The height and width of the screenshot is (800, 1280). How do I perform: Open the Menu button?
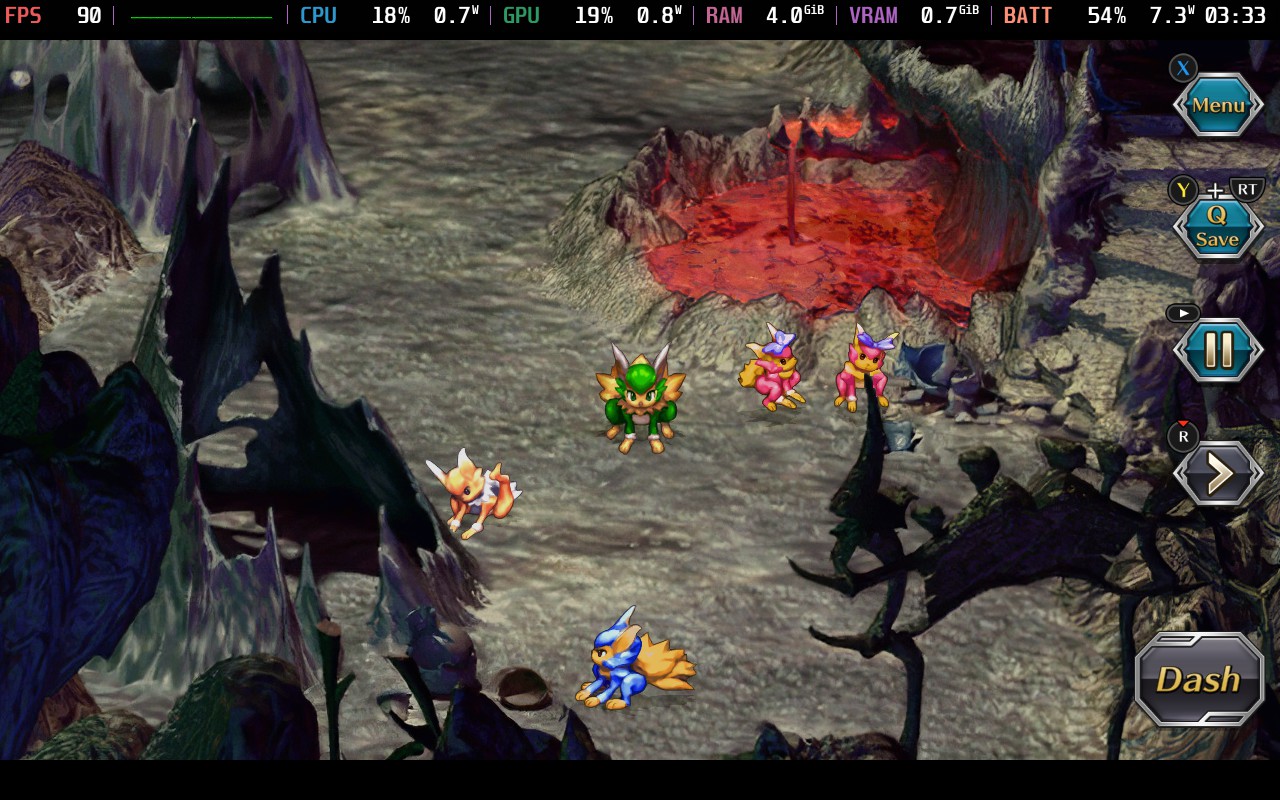click(x=1217, y=105)
